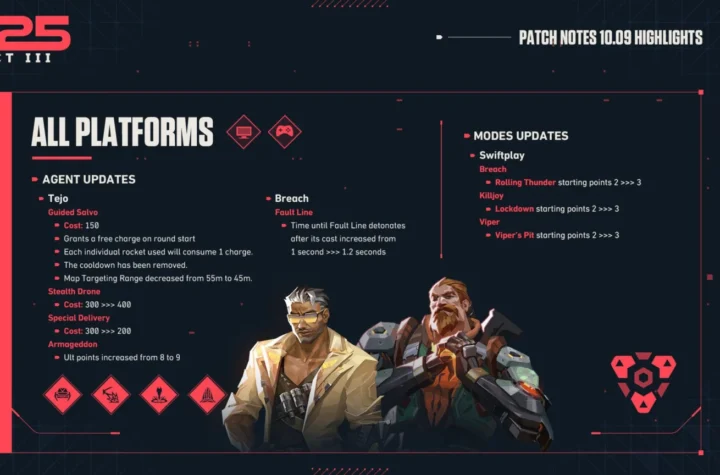This screenshot has height=475, width=720.
Task: Click the Stealth Drone ability icon
Action: [x=62, y=394]
